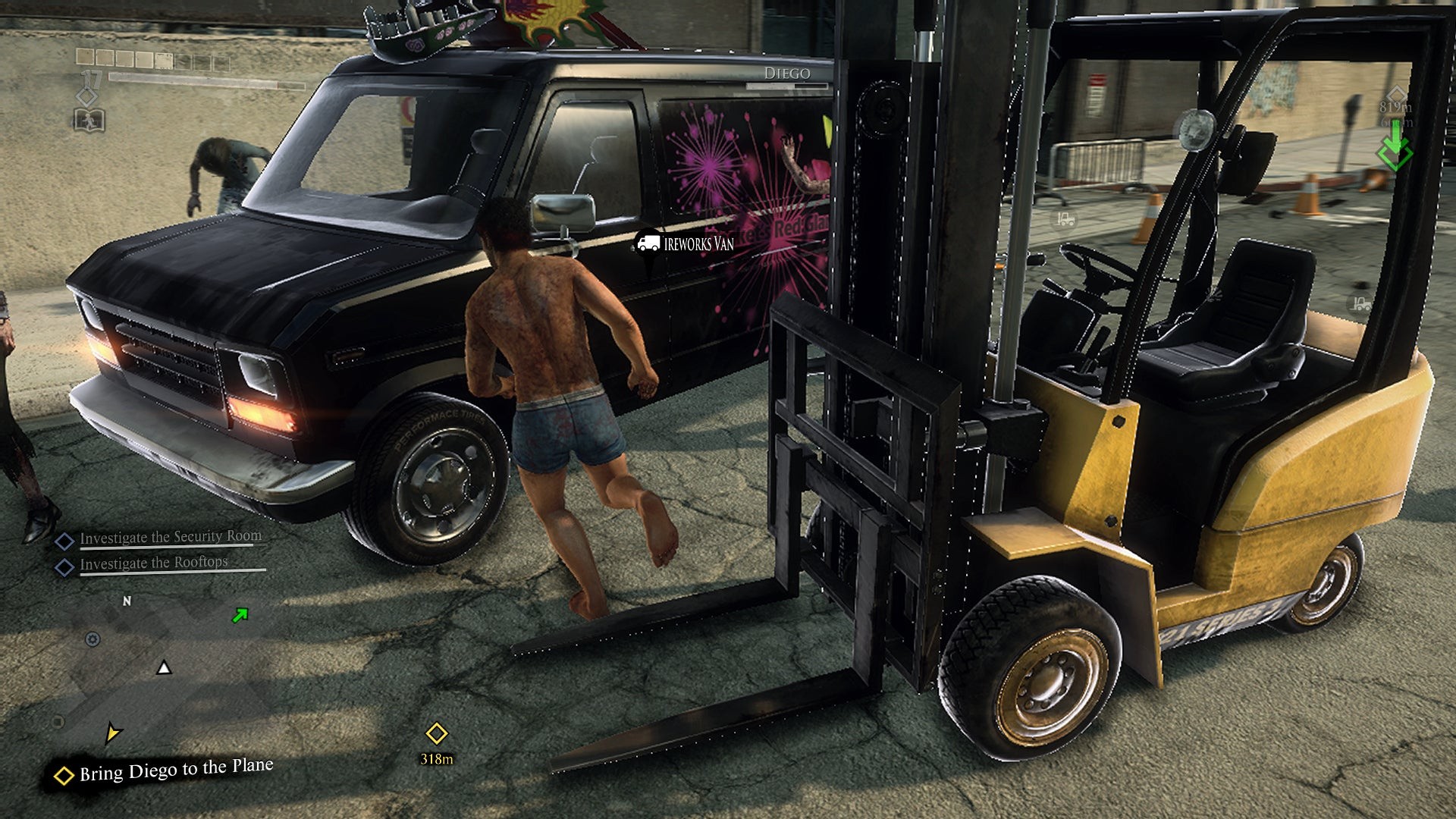Select the Diego survivor name tag

(x=787, y=74)
